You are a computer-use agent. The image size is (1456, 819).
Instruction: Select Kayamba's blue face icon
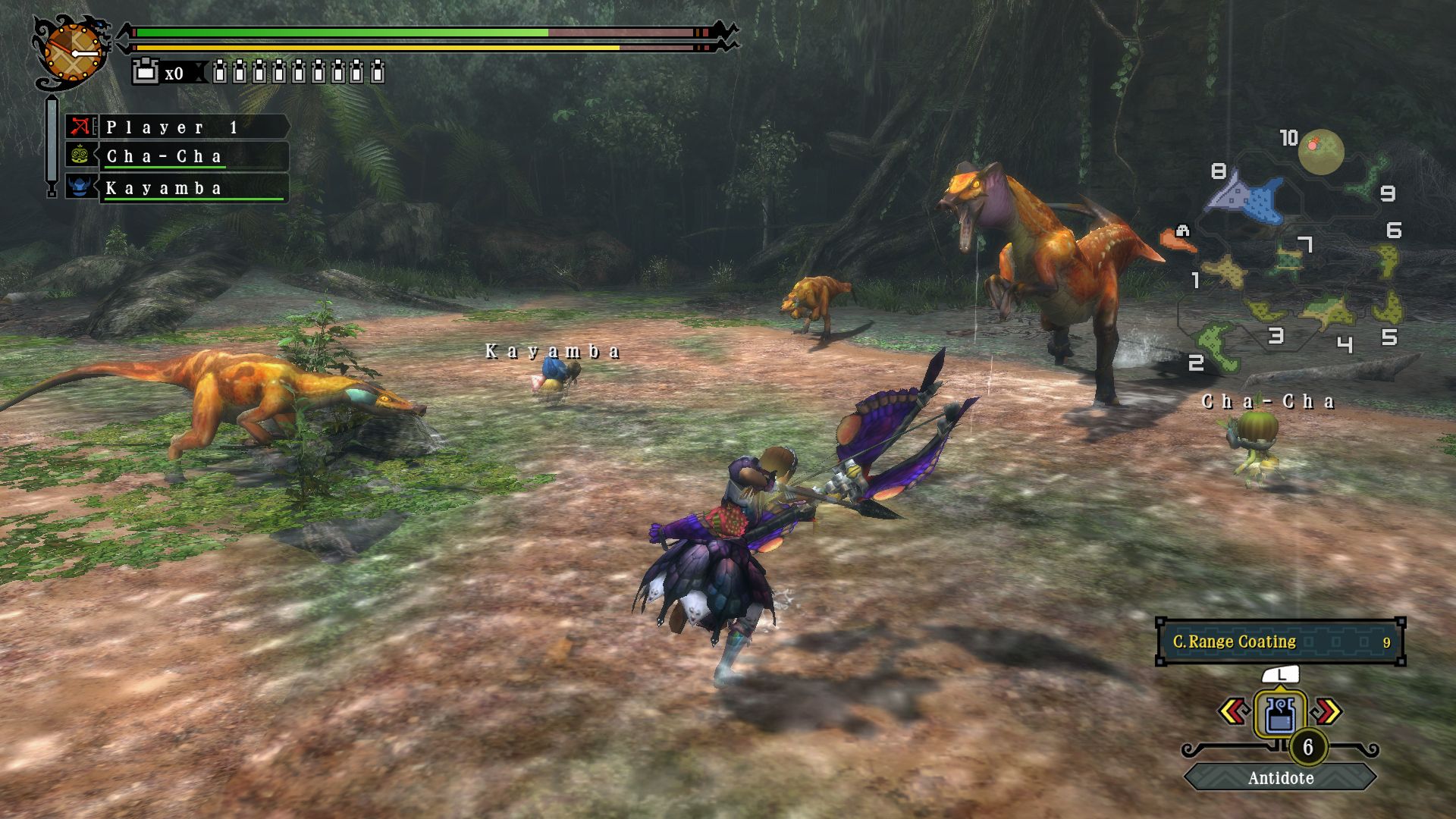(x=80, y=188)
